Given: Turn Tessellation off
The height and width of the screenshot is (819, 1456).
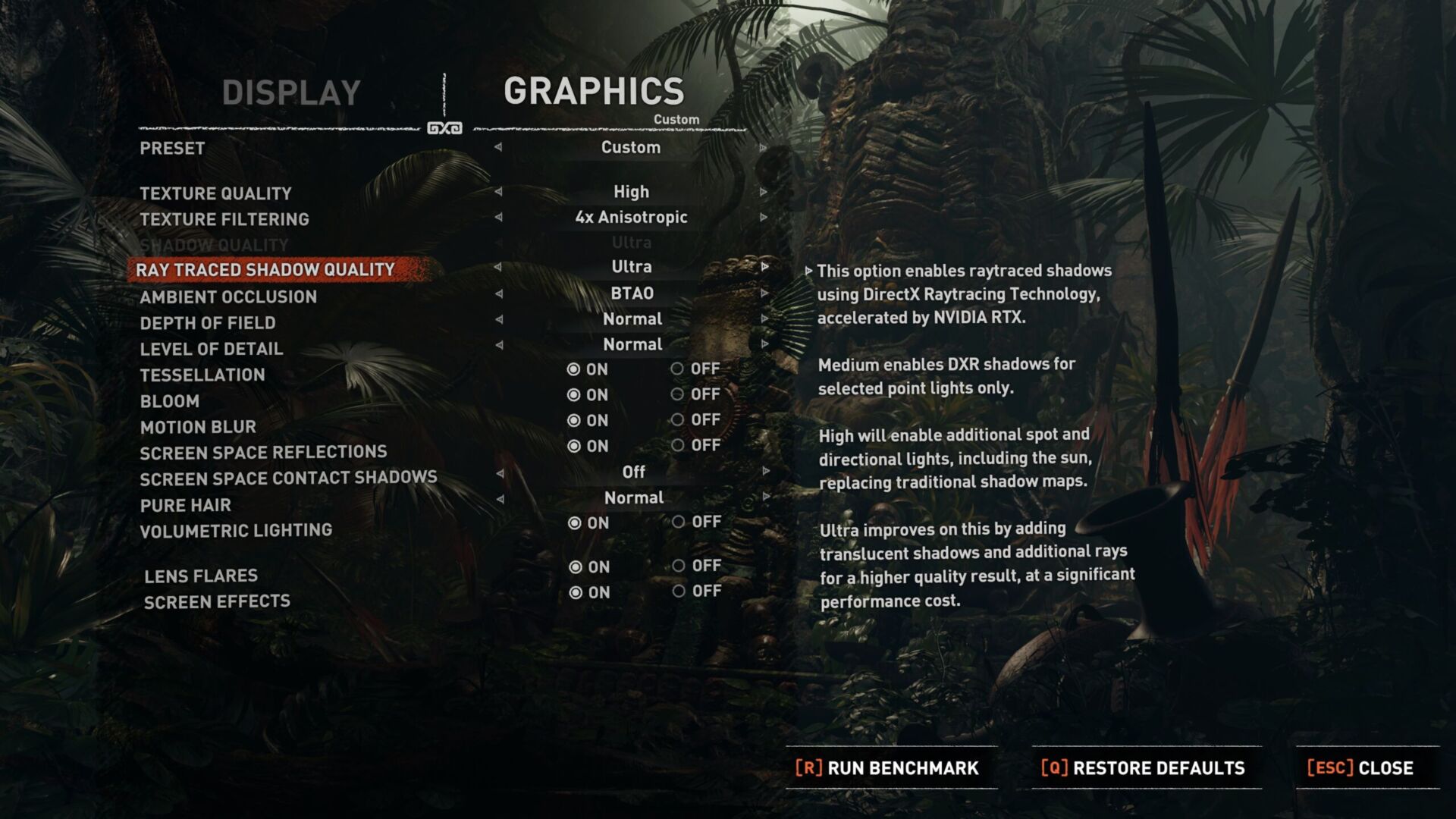Looking at the screenshot, I should click(x=677, y=369).
